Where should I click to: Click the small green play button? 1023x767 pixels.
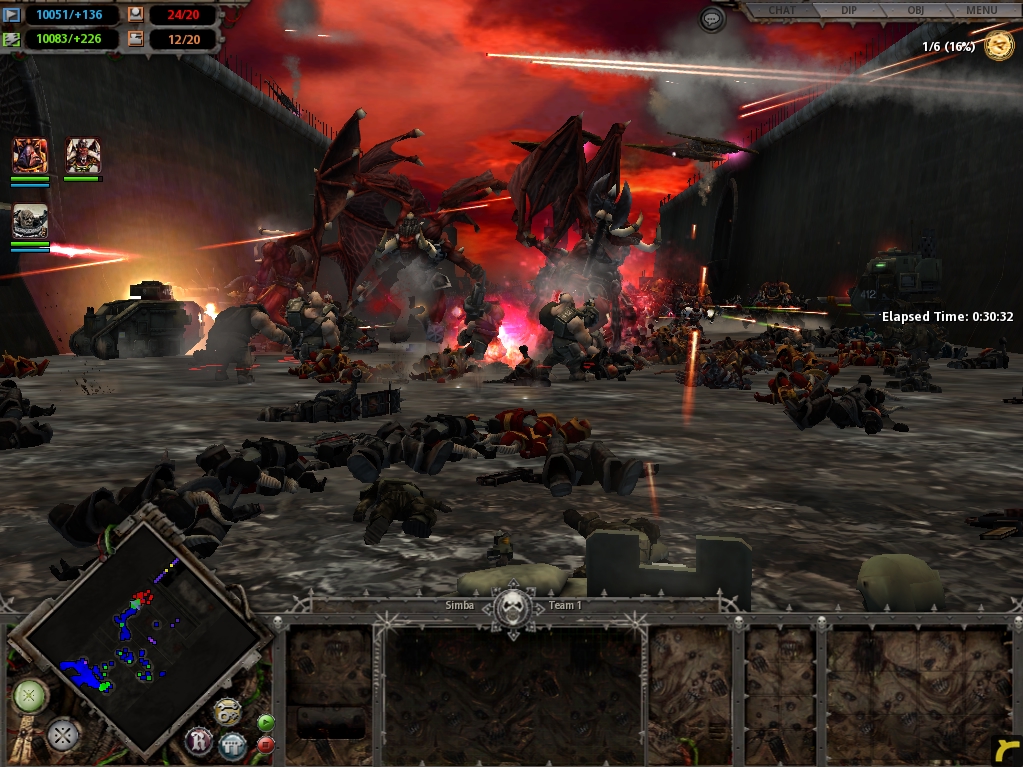[265, 722]
